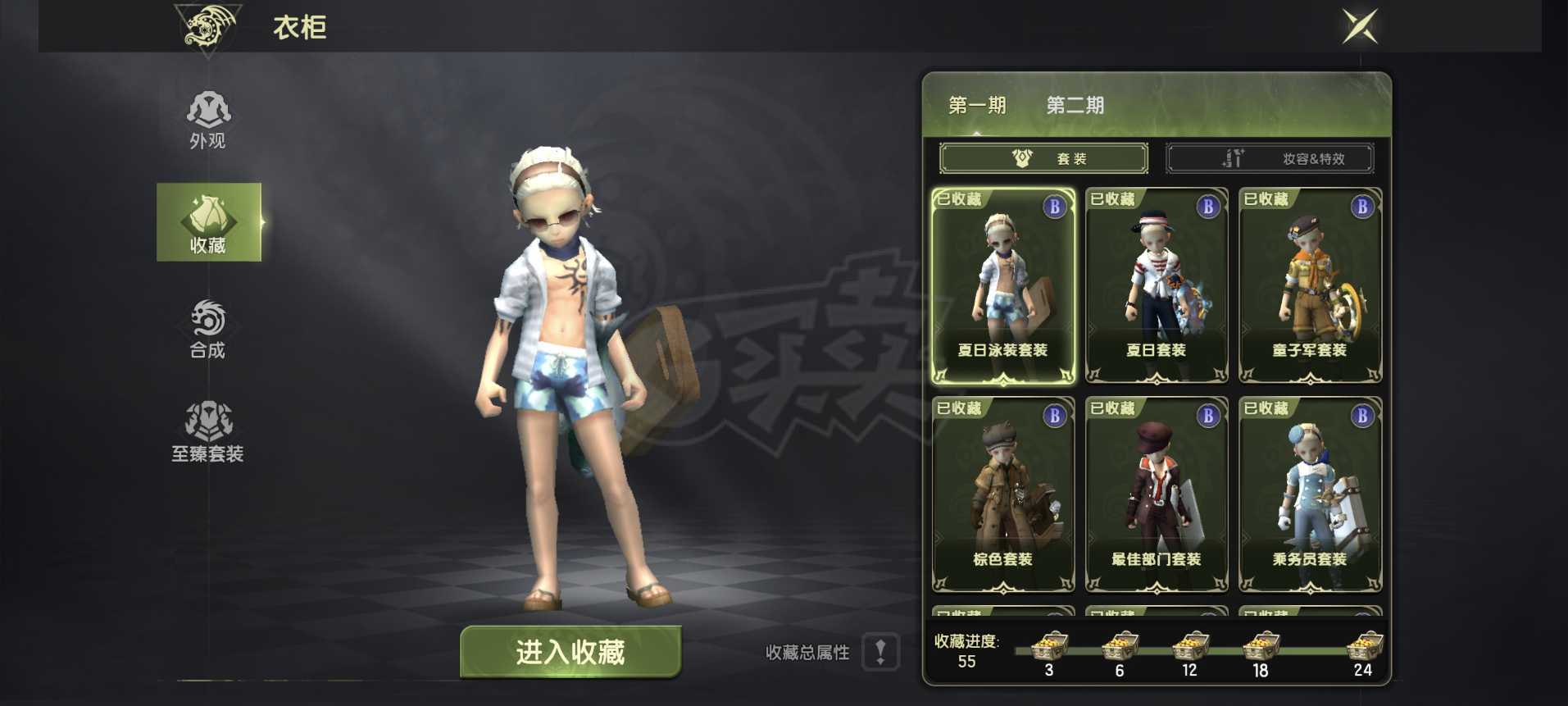The width and height of the screenshot is (1568, 706).
Task: Switch to the 第二期 tab
Action: pos(1075,106)
